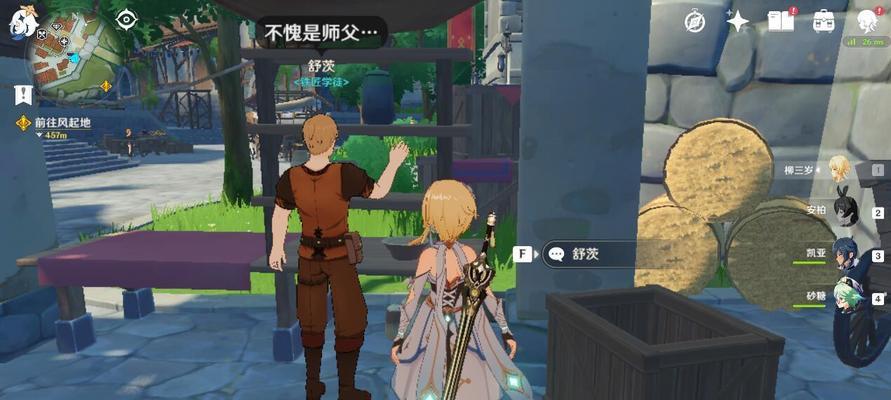Open the adventurer handbook book icon
Image resolution: width=891 pixels, height=400 pixels.
780,21
